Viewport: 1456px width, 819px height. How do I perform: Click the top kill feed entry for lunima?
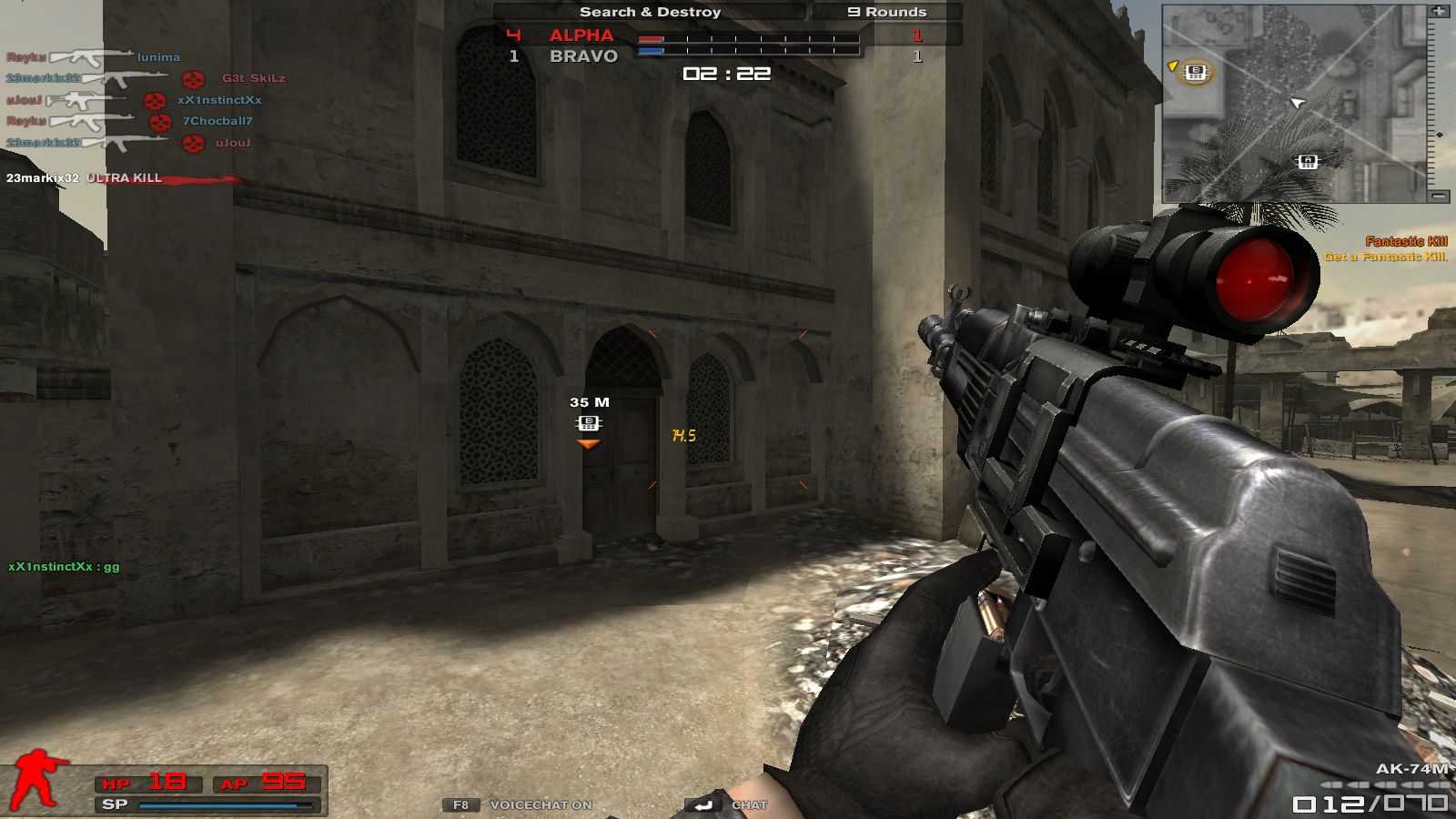(x=93, y=57)
